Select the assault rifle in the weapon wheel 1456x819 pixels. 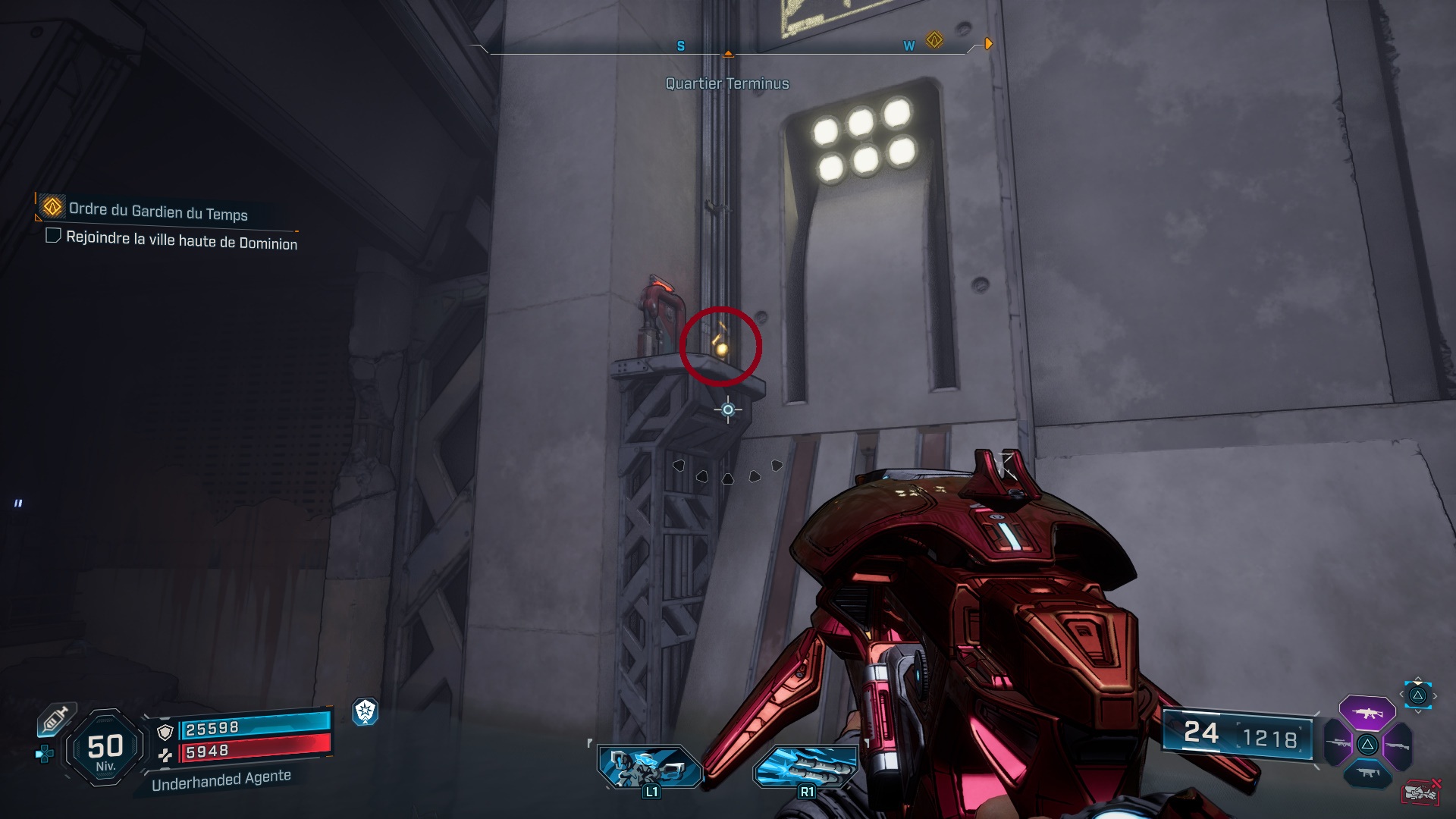(1367, 713)
